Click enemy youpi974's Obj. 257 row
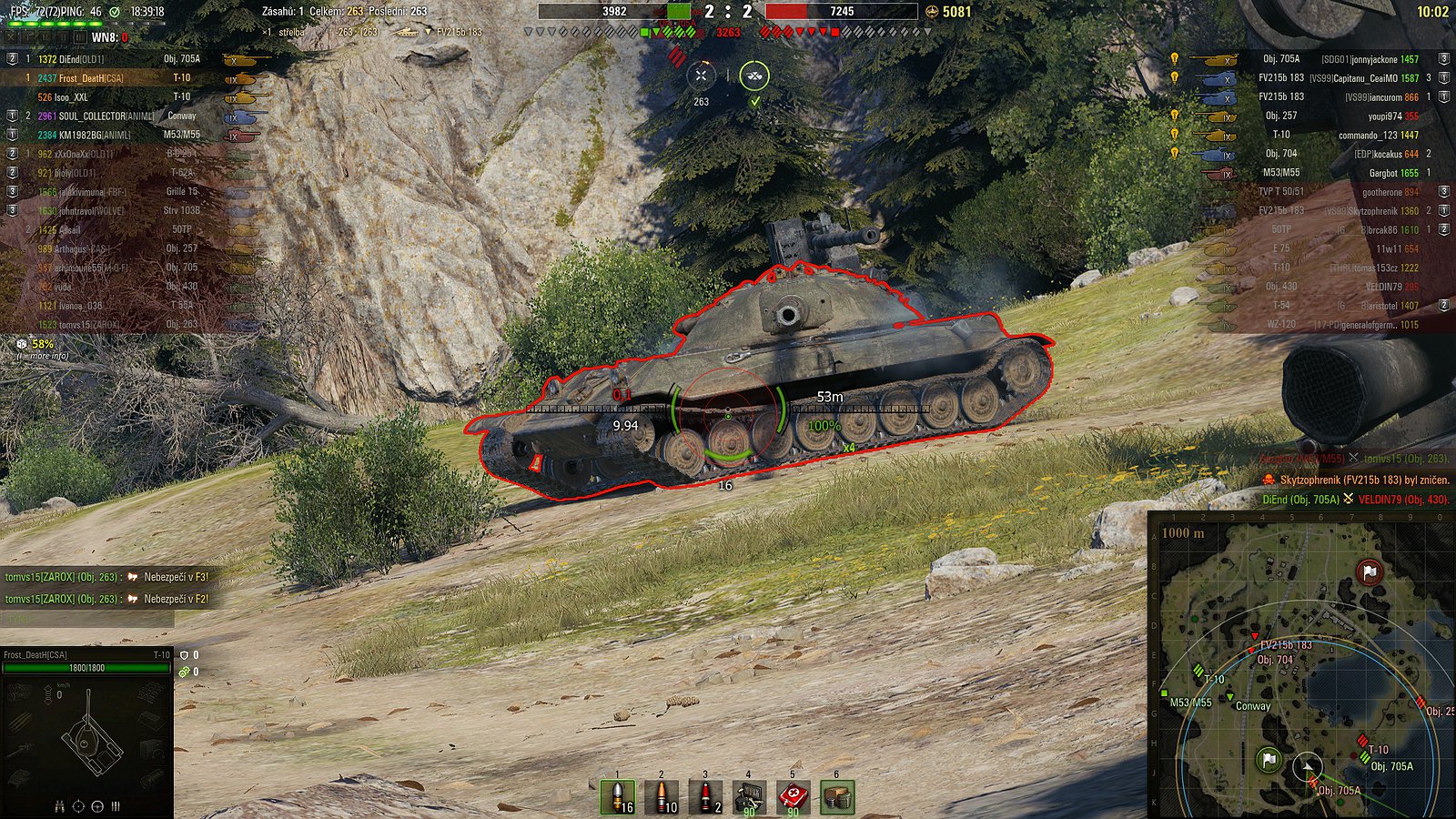Screen dimensions: 1456x819 click(1338, 116)
